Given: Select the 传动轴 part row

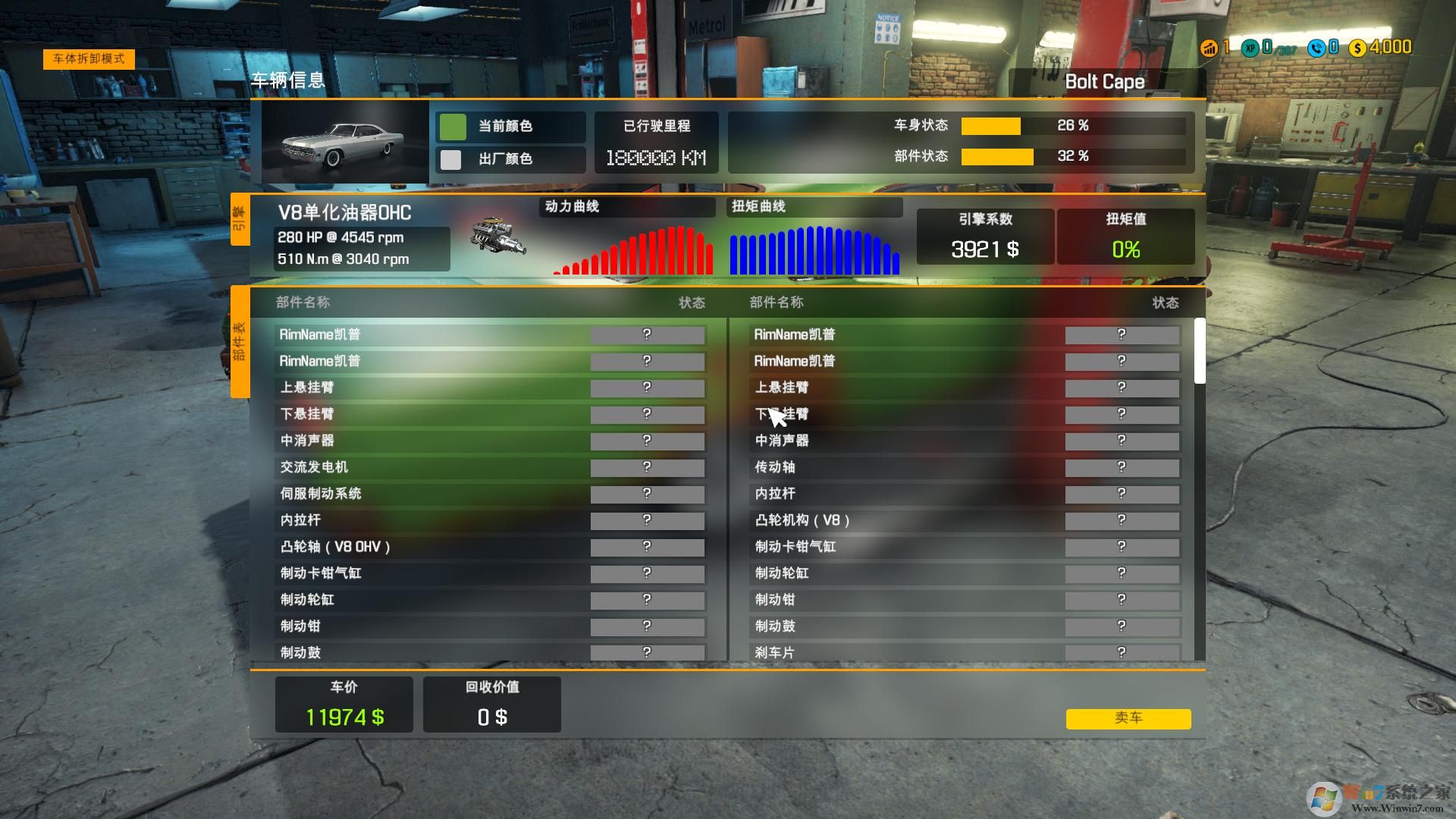Looking at the screenshot, I should tap(965, 467).
